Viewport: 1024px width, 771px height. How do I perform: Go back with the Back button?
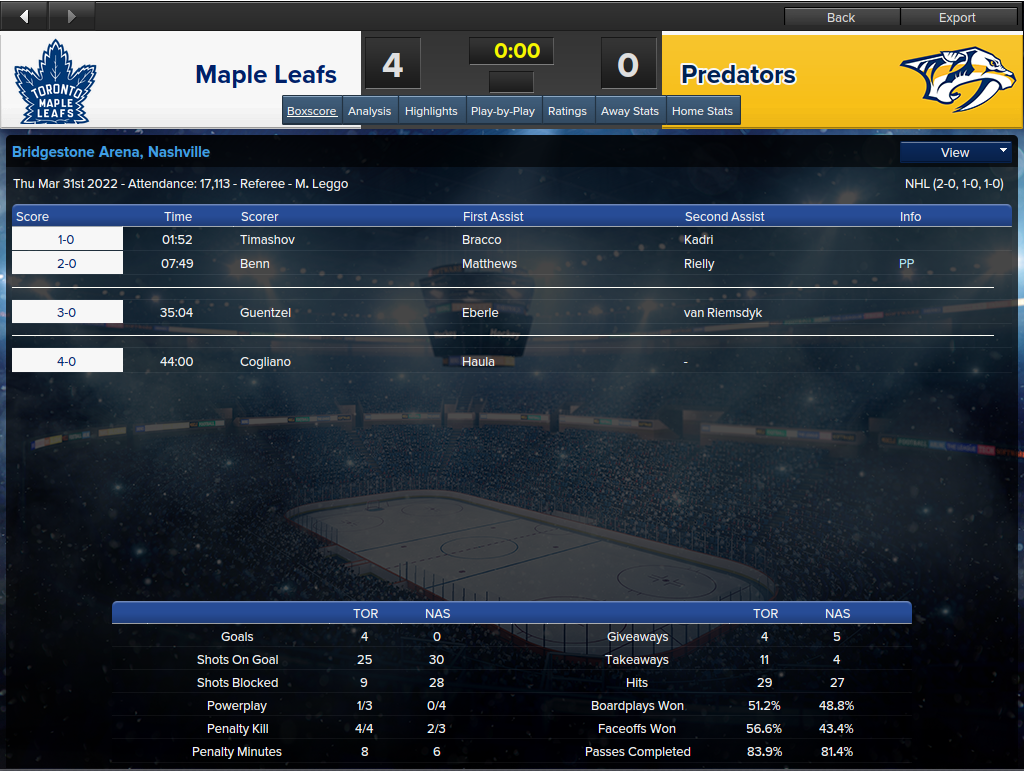point(841,17)
